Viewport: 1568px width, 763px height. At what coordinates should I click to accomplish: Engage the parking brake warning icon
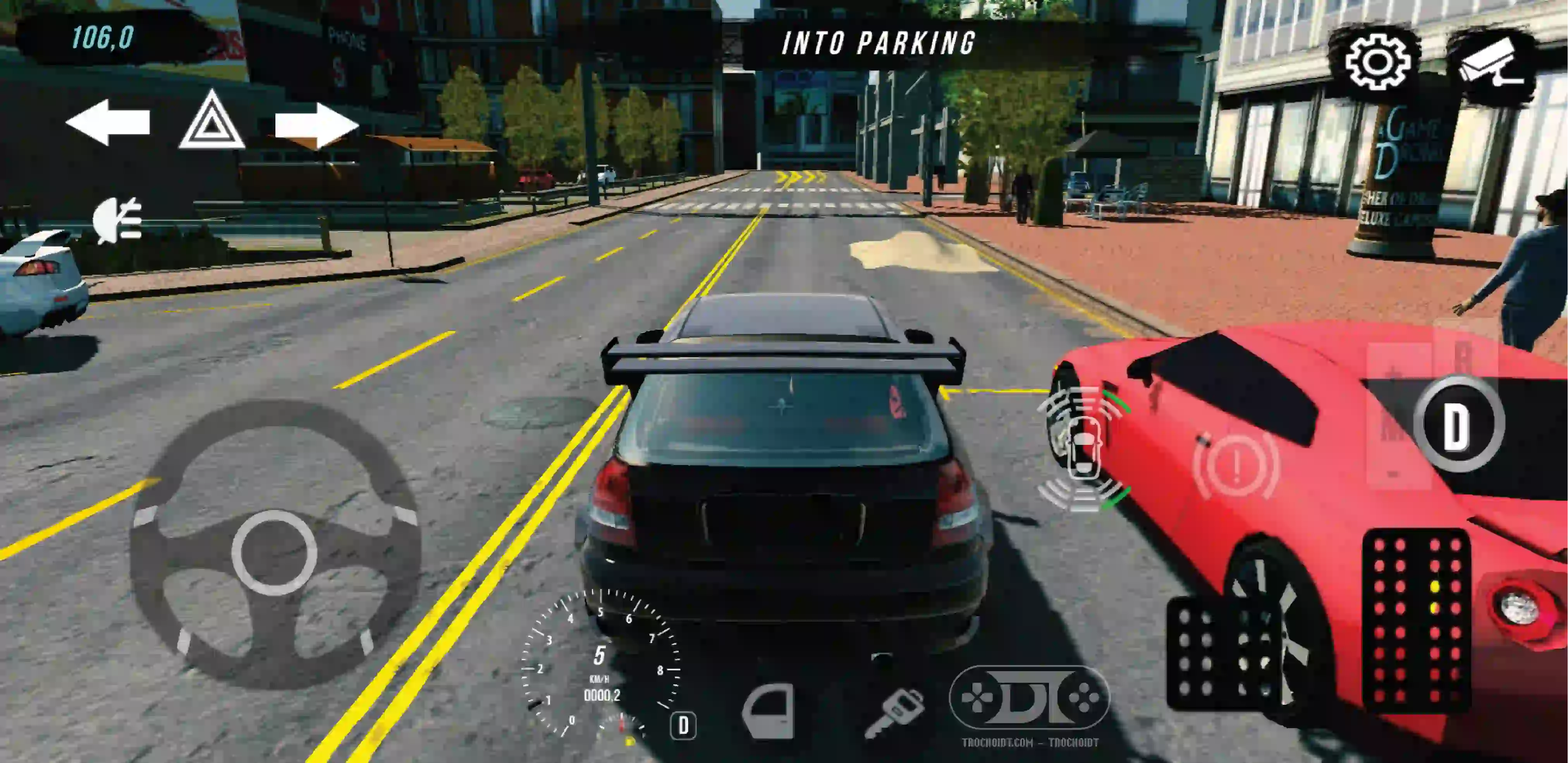click(1236, 465)
